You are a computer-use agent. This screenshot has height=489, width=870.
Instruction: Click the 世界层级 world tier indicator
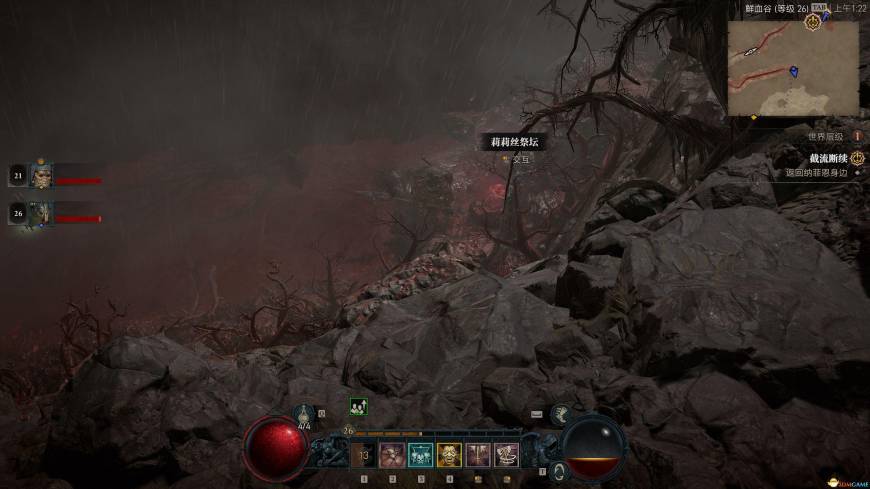click(x=826, y=136)
